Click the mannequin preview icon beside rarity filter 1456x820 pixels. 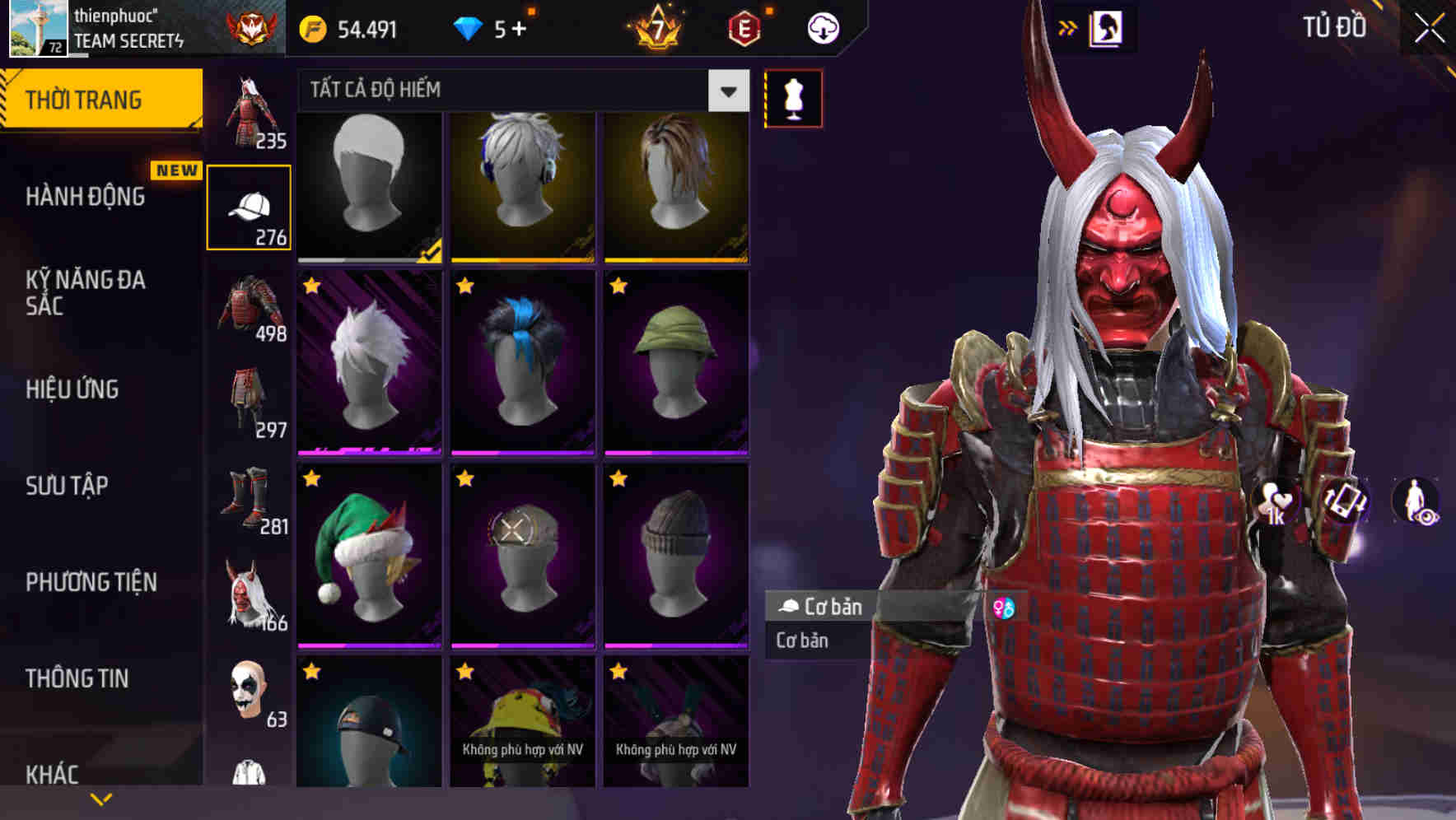(x=792, y=97)
